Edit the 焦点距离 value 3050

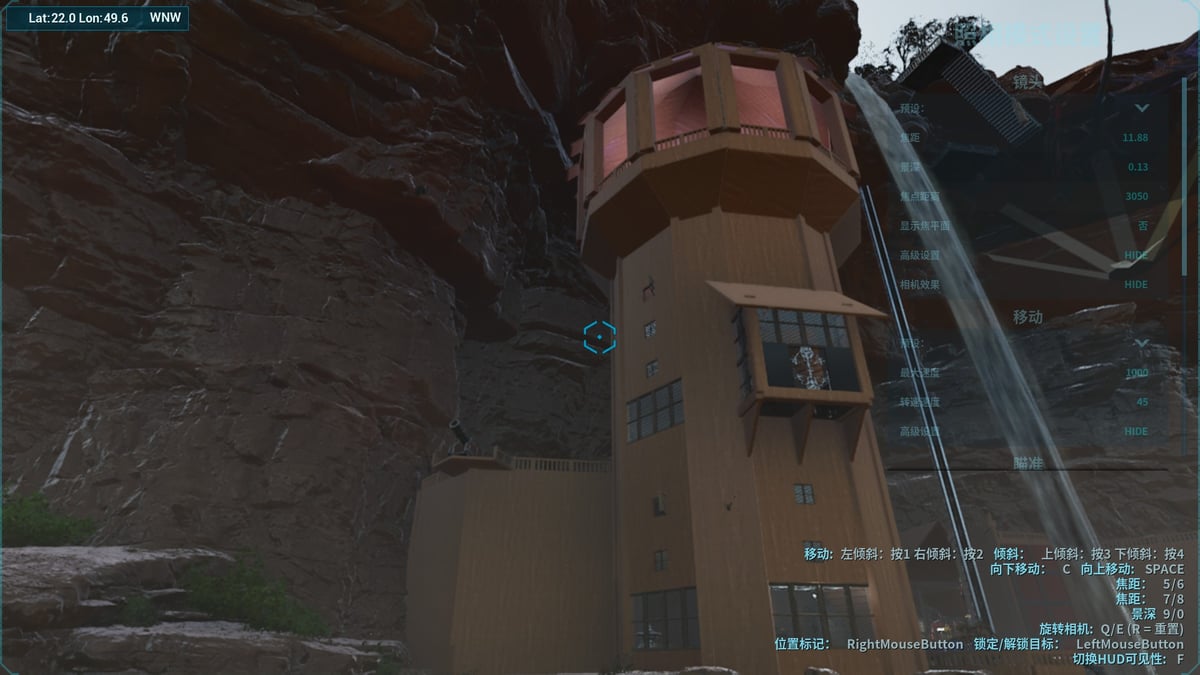[x=1136, y=196]
